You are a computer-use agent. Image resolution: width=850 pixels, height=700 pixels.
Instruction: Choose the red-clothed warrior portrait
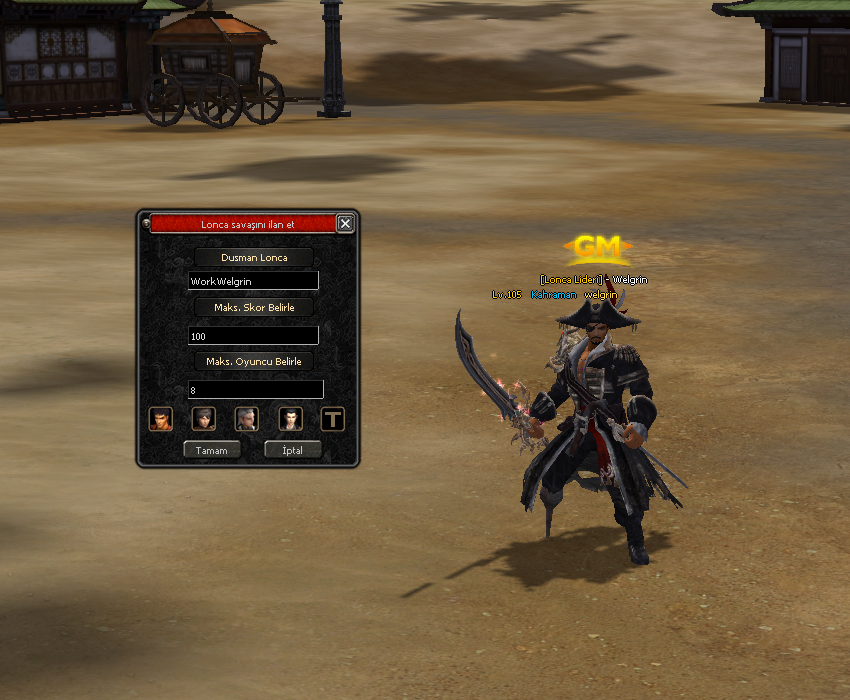tap(160, 418)
